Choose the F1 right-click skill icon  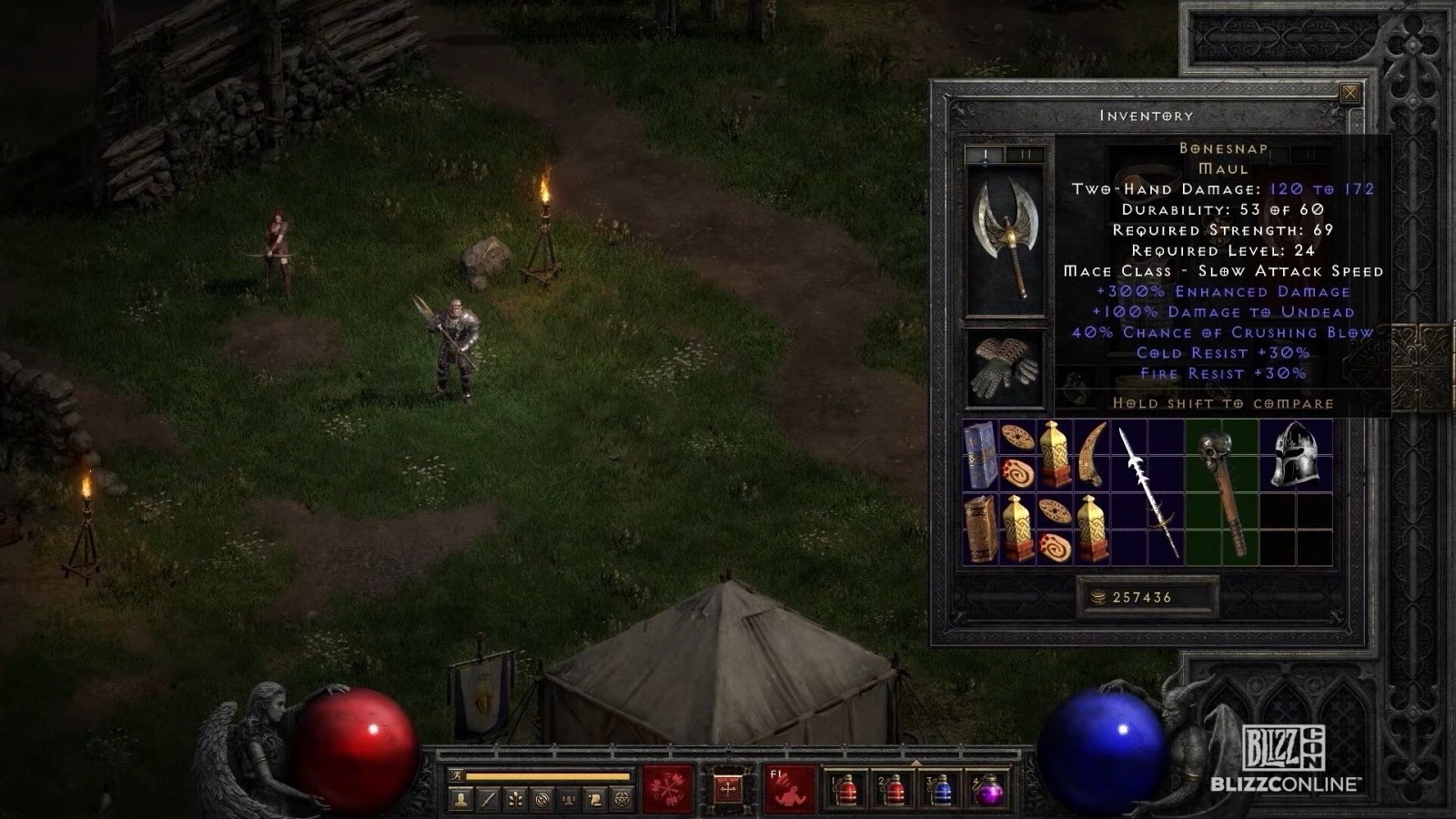tap(788, 788)
